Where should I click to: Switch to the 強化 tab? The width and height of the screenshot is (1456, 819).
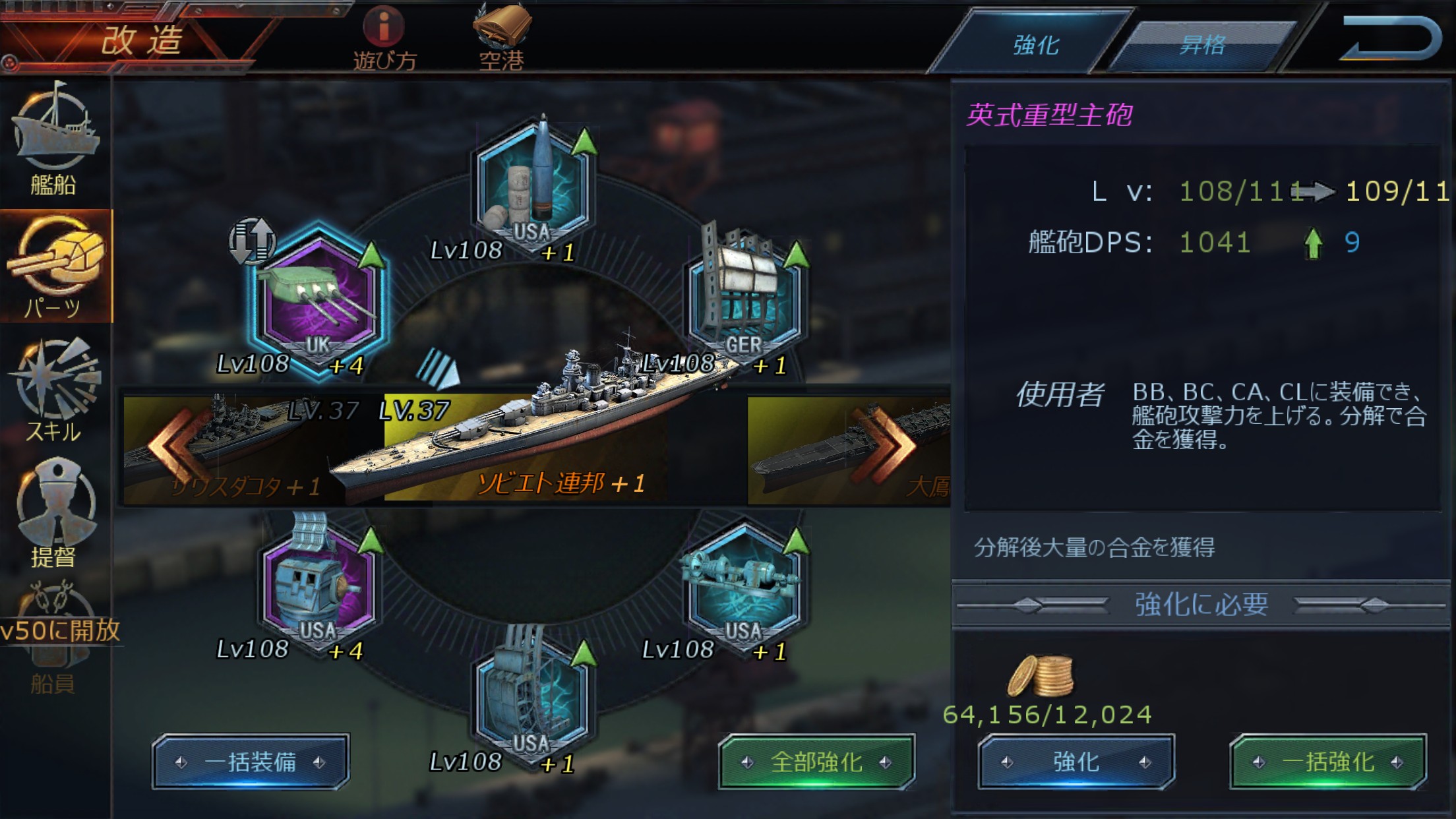[x=1035, y=45]
